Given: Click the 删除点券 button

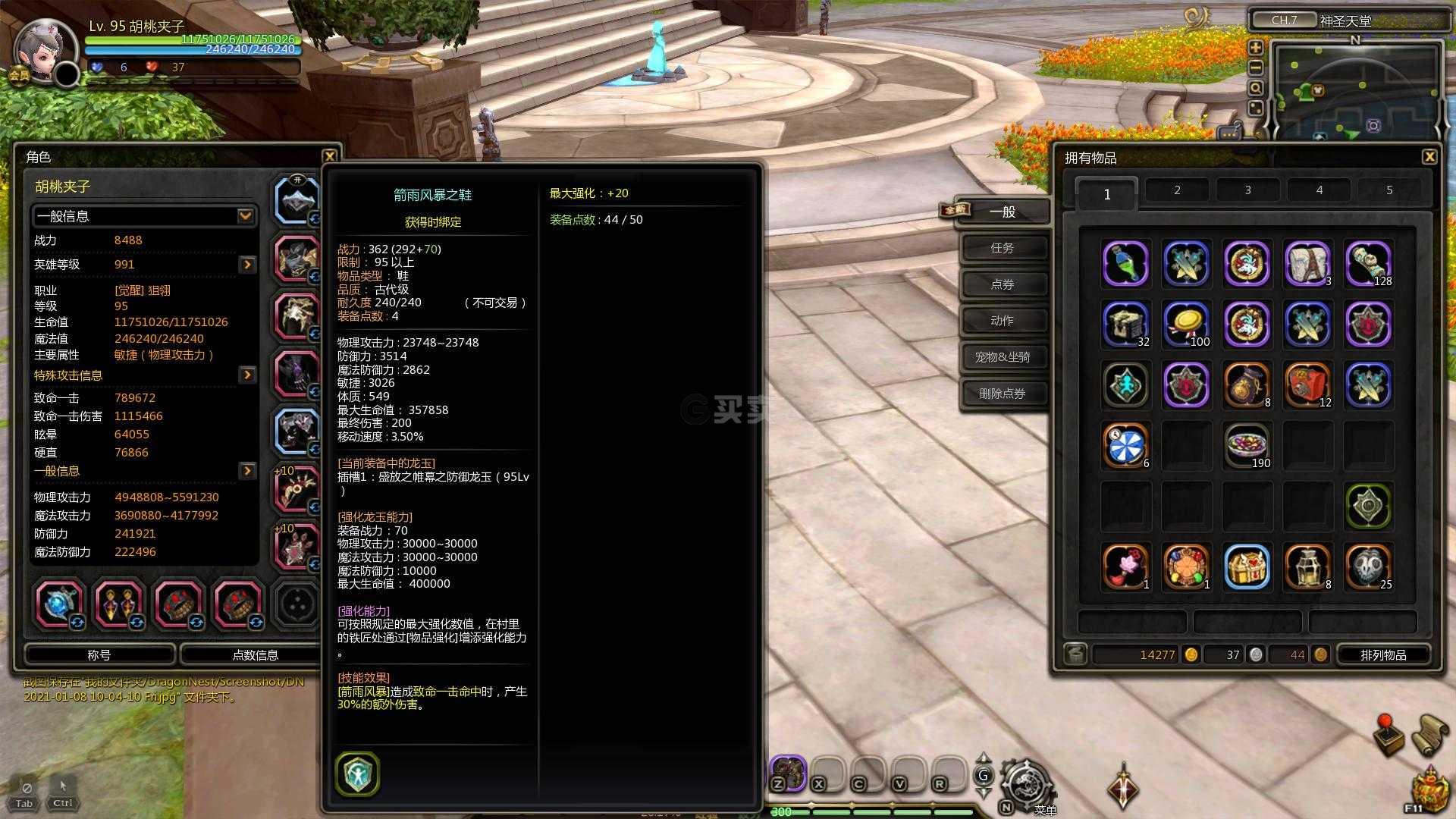Looking at the screenshot, I should click(x=1003, y=394).
